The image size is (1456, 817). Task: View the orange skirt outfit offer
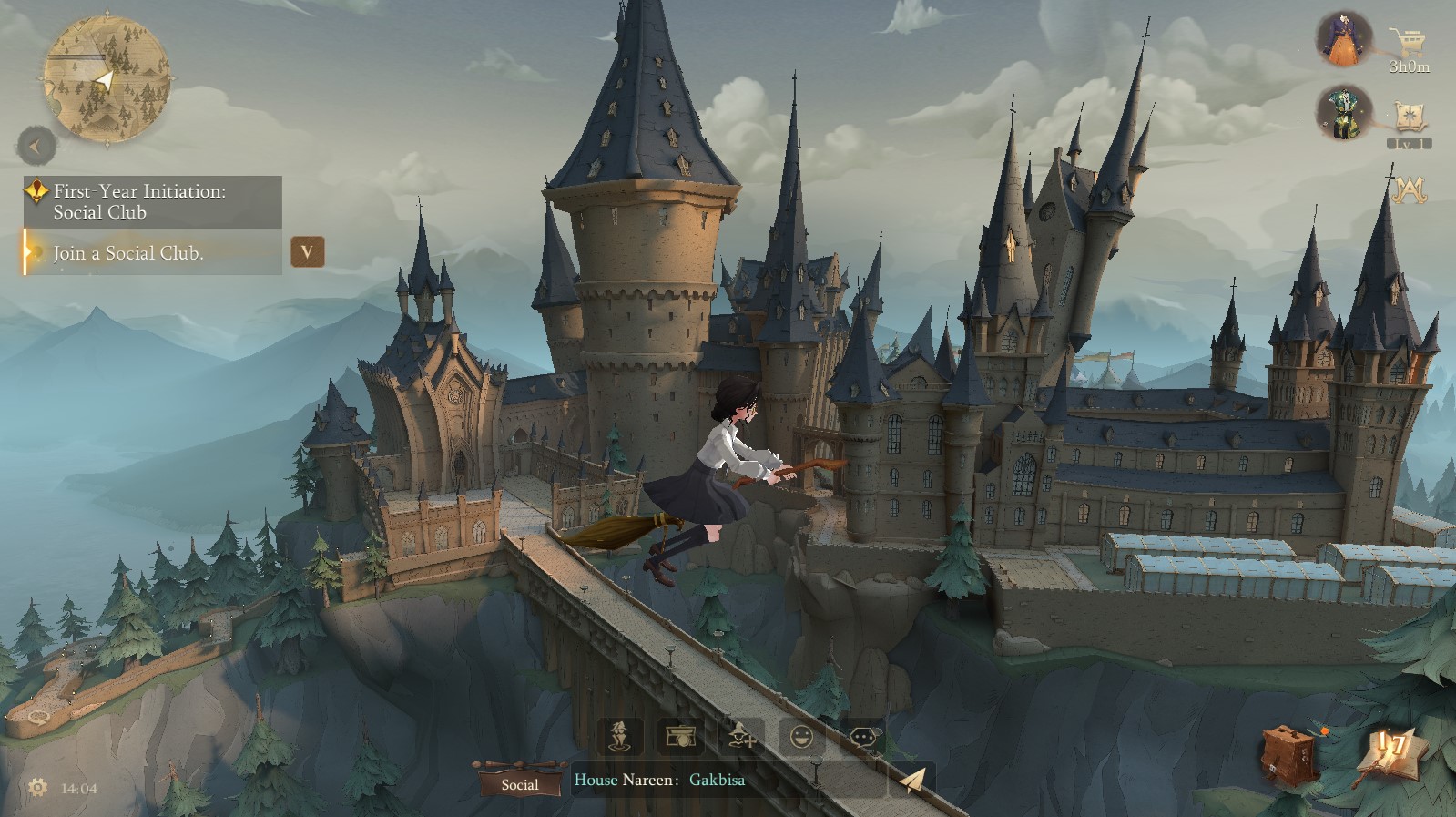pos(1344,40)
